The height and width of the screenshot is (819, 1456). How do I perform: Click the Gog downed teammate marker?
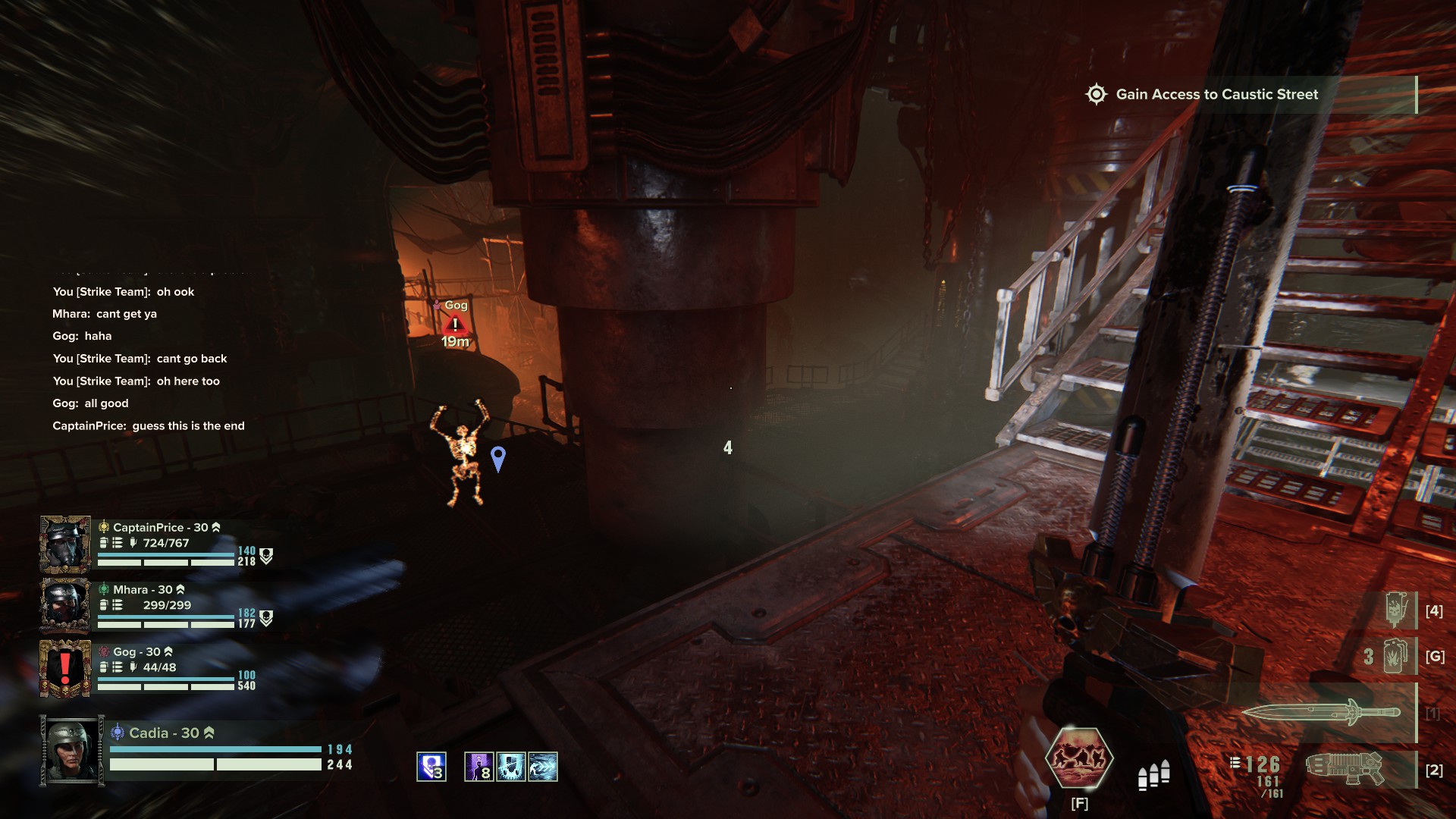point(455,325)
